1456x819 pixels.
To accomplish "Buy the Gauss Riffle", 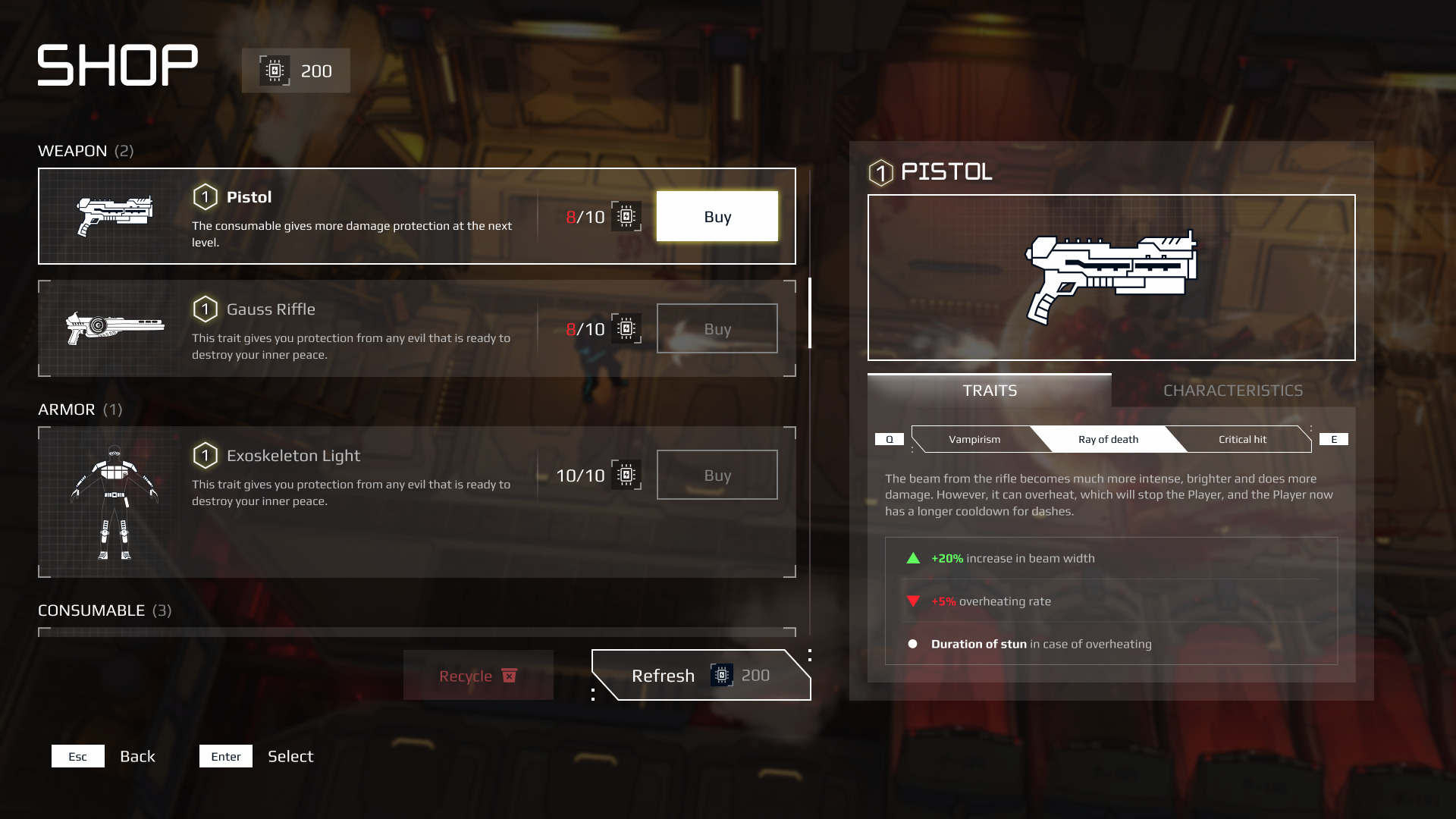I will 717,329.
